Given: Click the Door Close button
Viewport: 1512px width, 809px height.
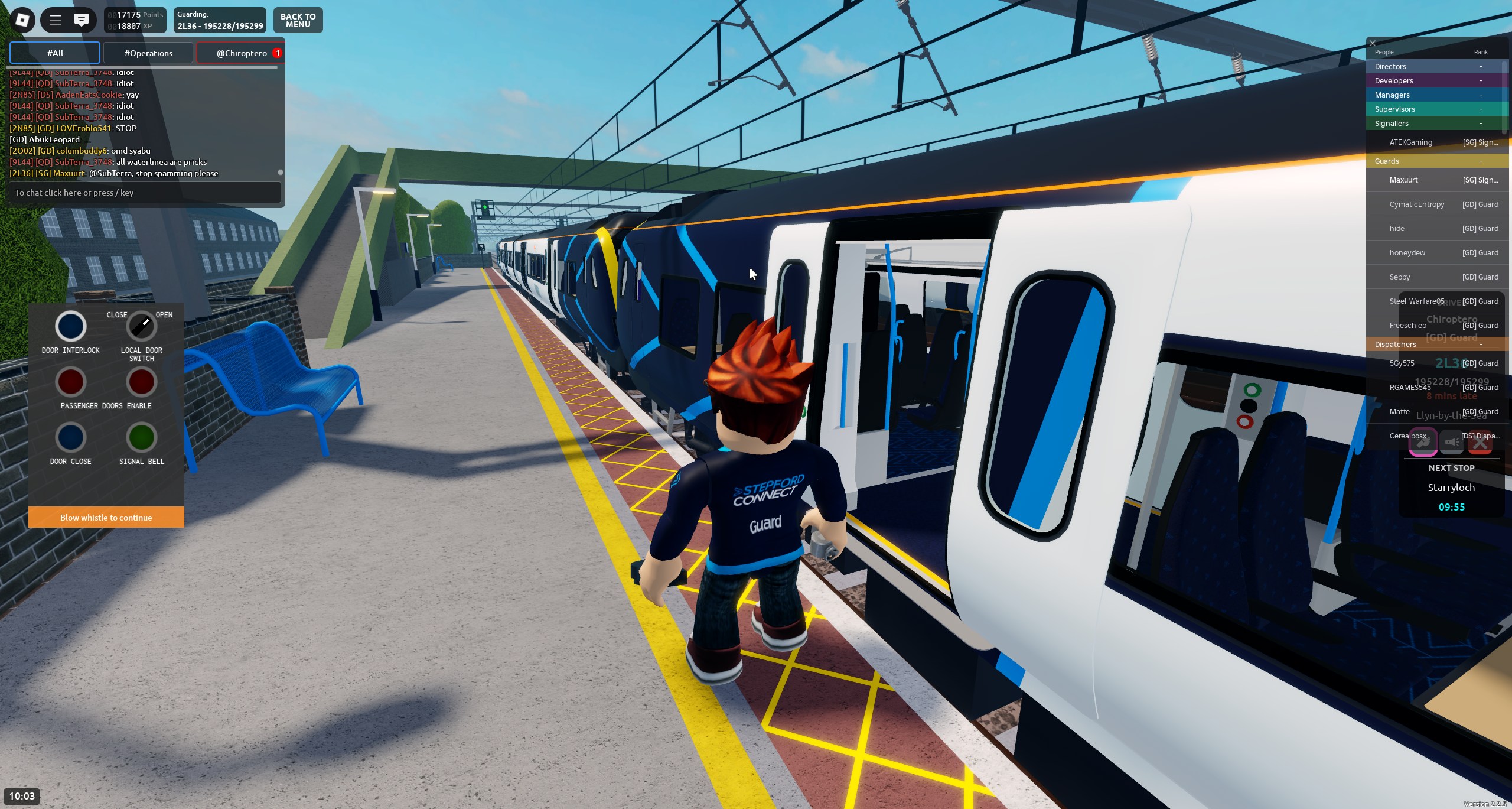Looking at the screenshot, I should 71,438.
